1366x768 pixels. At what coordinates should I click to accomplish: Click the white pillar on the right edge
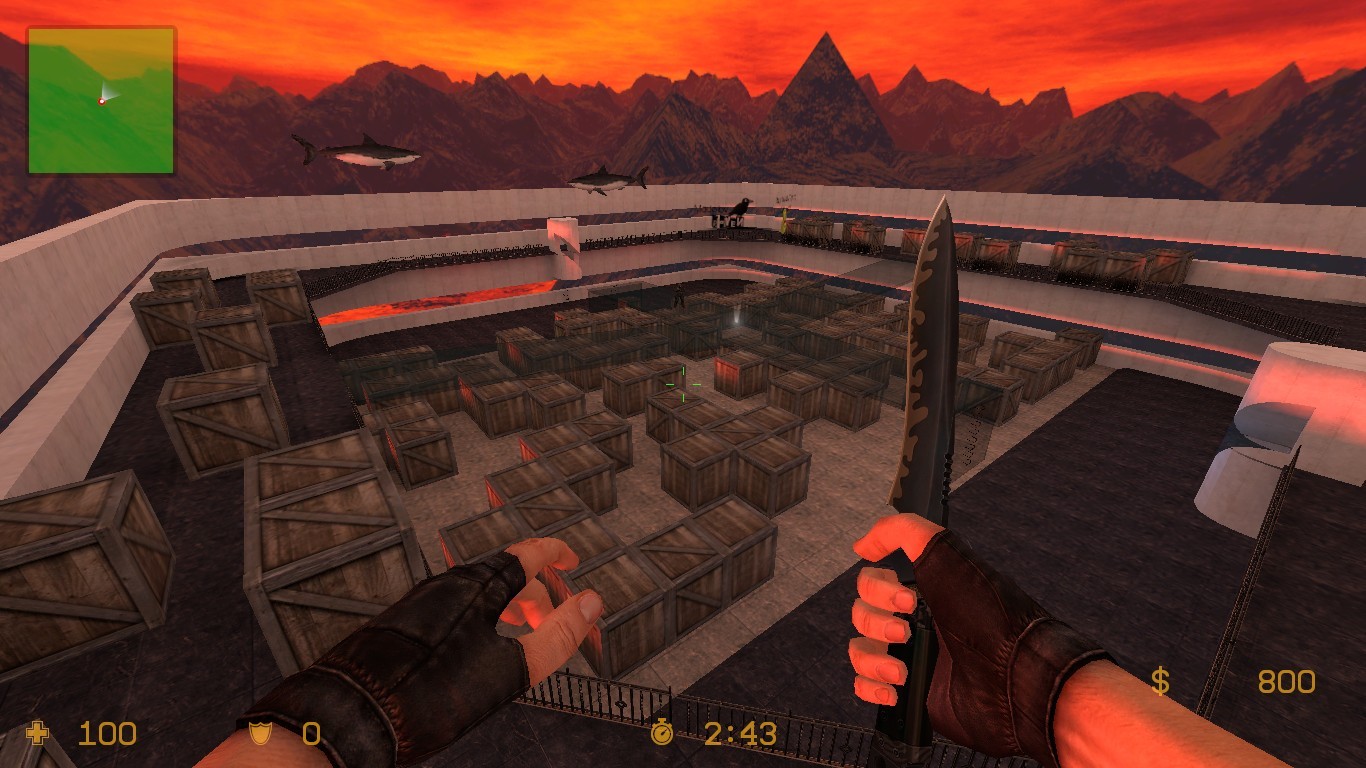tap(1300, 400)
